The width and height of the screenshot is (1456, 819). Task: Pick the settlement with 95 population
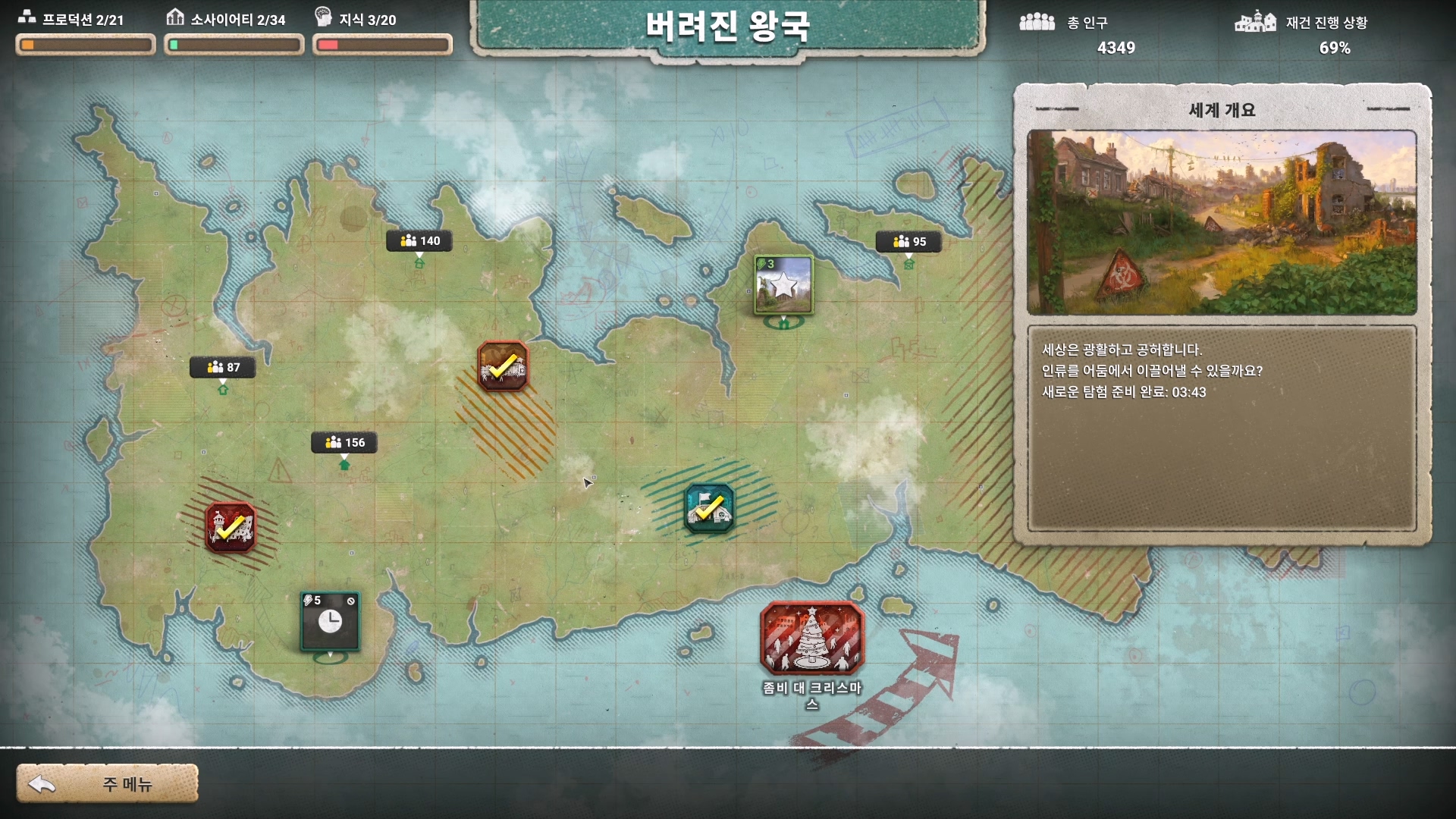coord(908,242)
